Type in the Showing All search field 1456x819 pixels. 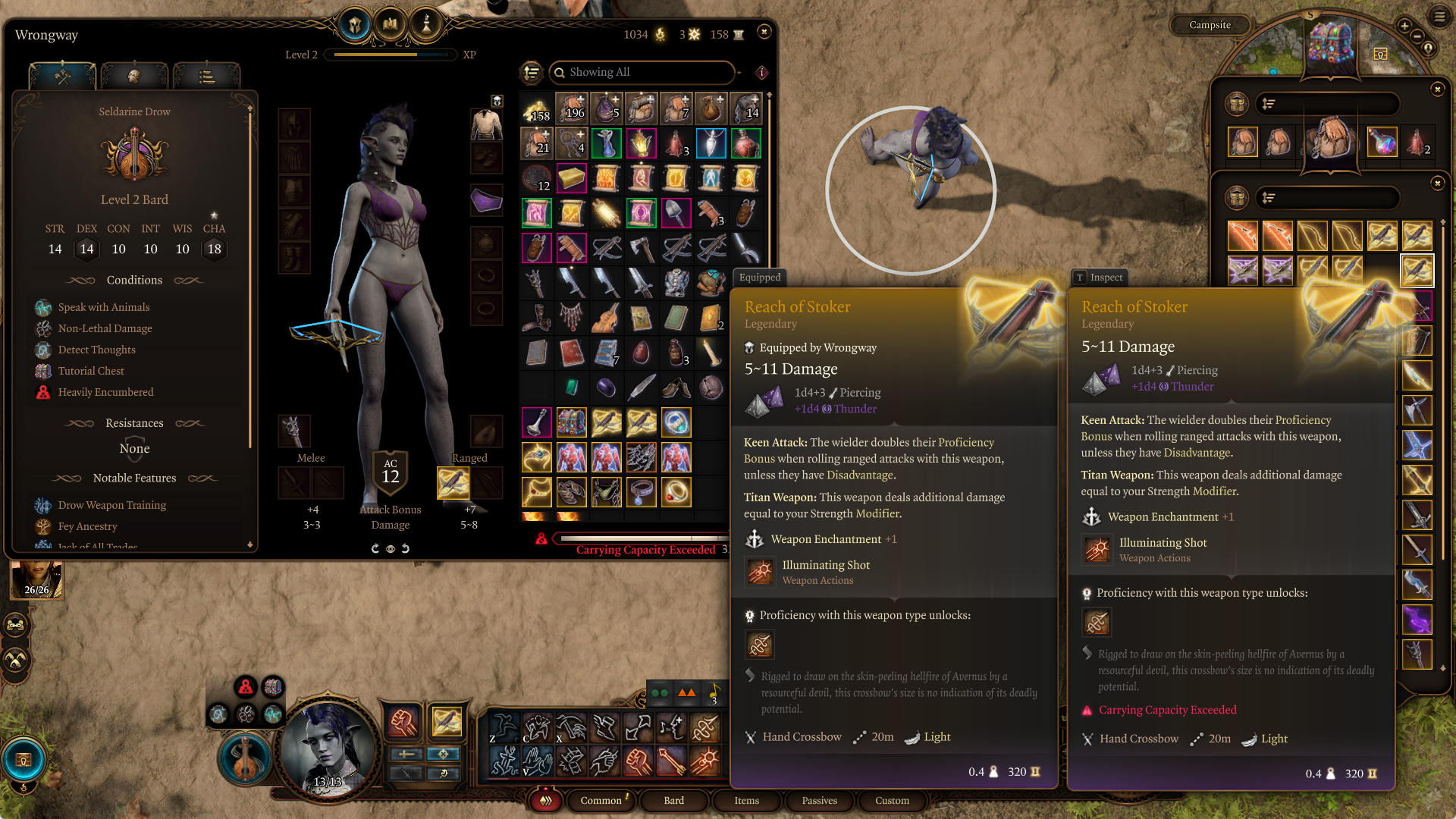coord(645,72)
